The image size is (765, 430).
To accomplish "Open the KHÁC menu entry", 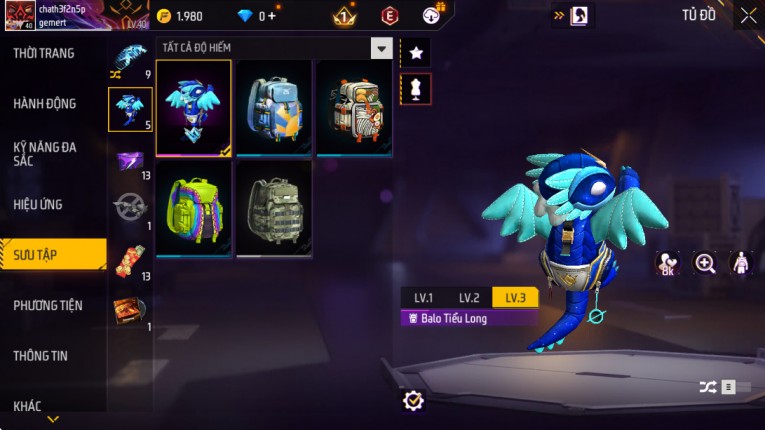I will click(x=28, y=406).
